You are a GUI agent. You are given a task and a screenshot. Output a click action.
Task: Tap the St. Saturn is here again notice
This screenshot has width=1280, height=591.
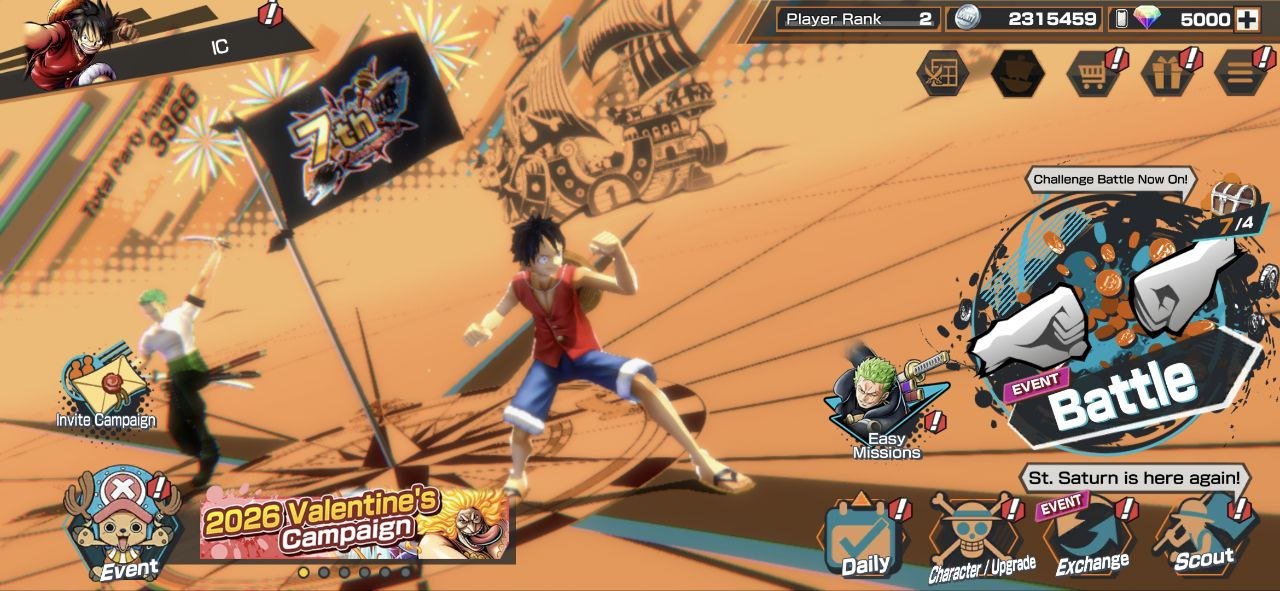coord(1134,478)
